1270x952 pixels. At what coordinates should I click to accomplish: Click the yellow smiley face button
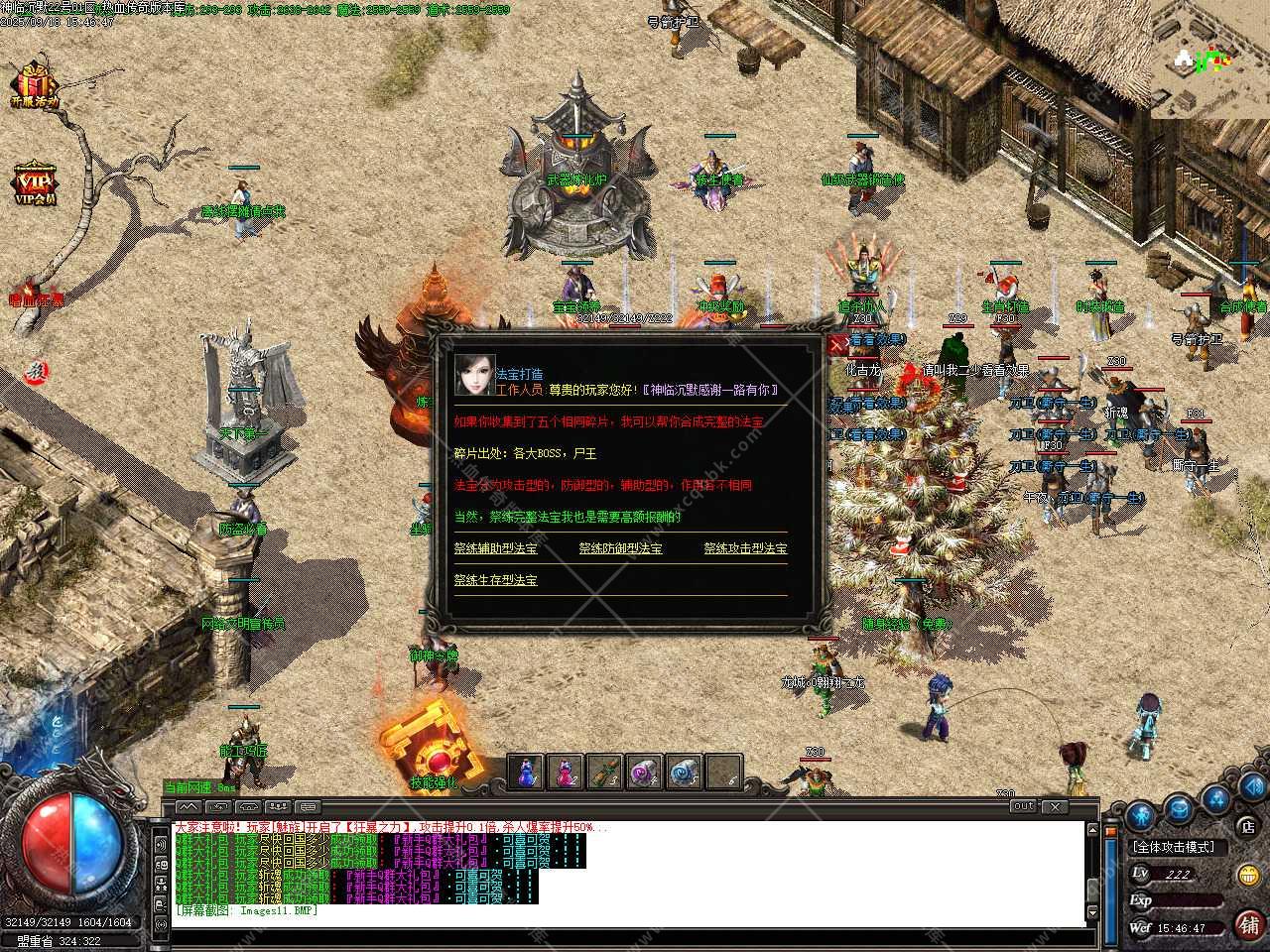[1247, 876]
